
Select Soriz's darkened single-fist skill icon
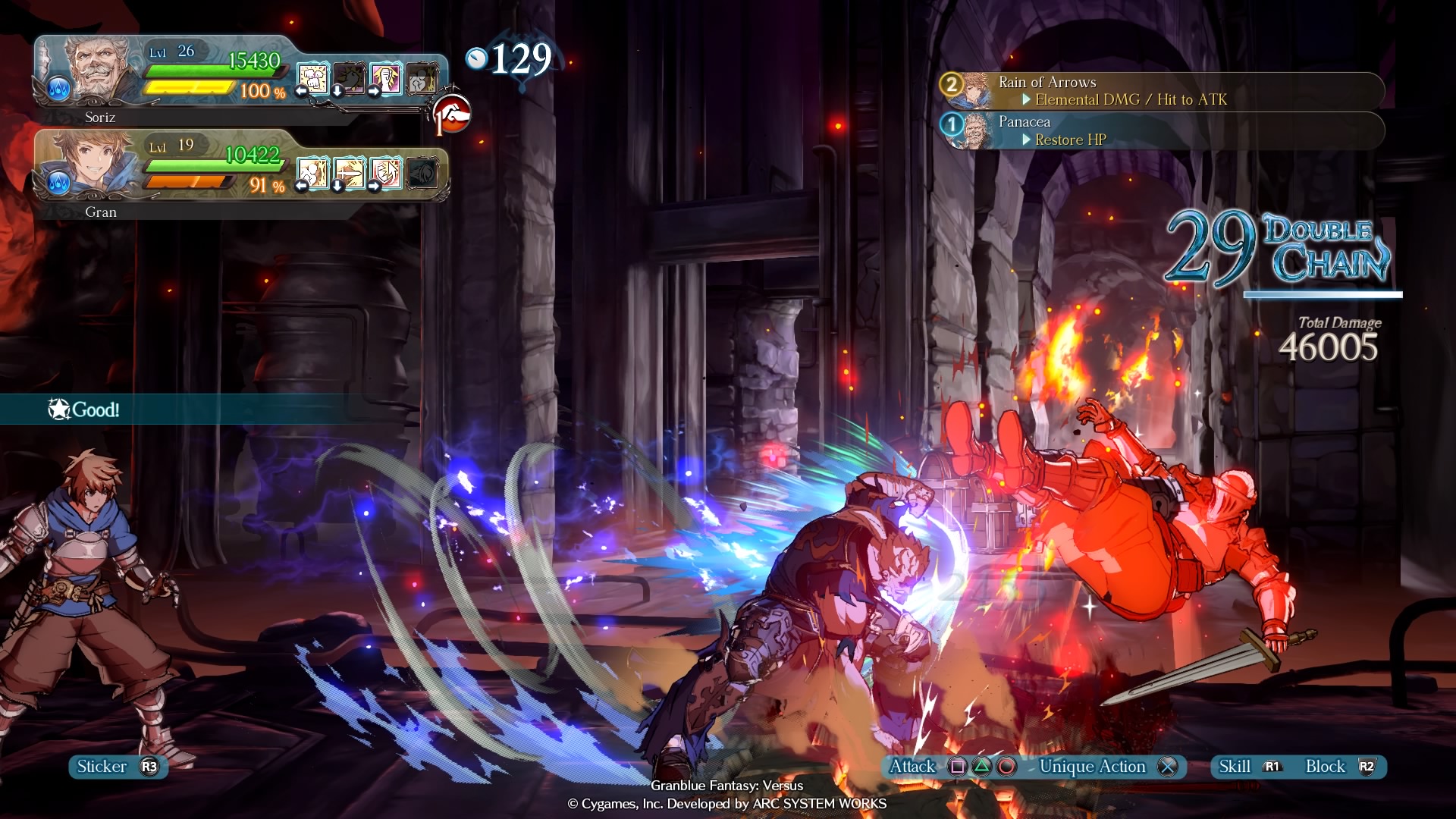350,78
